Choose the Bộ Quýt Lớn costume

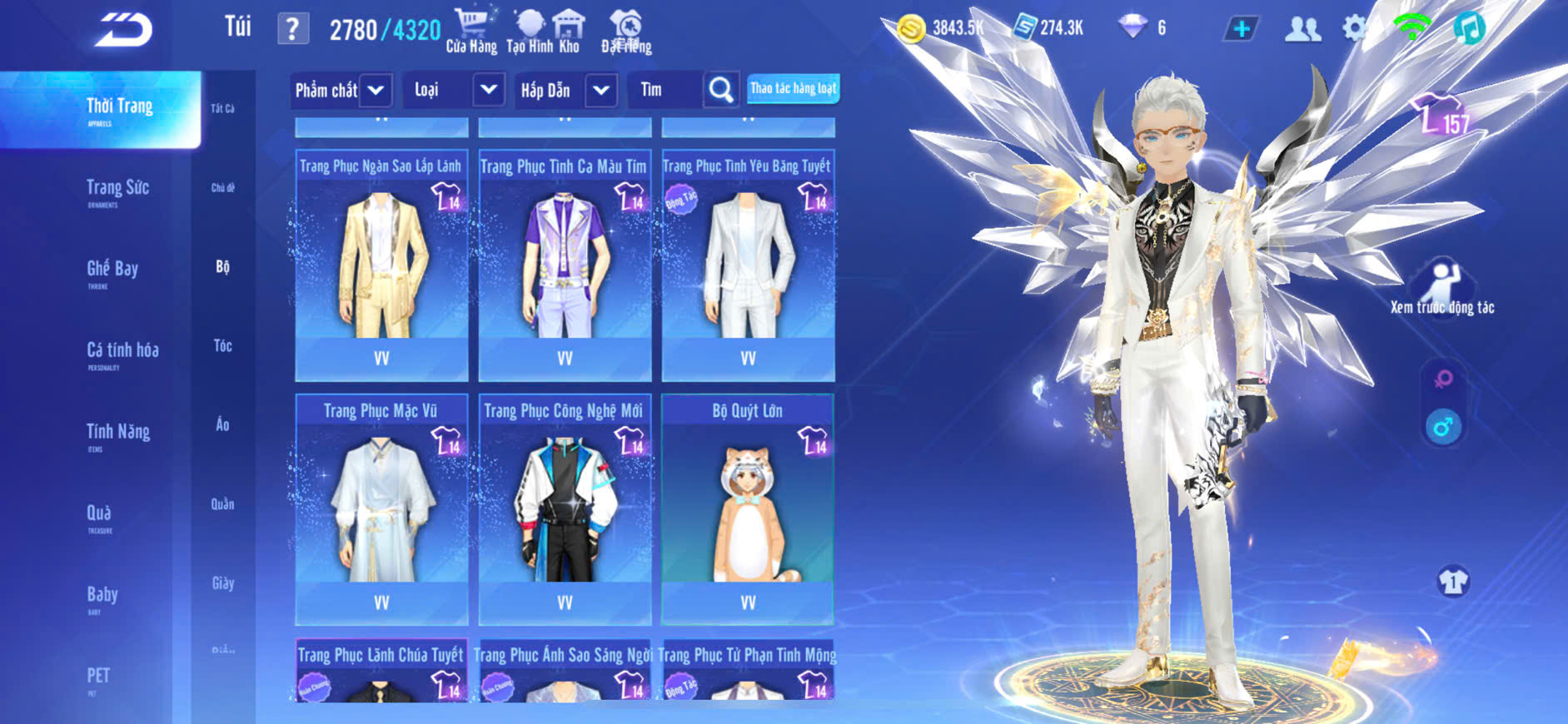click(x=748, y=509)
